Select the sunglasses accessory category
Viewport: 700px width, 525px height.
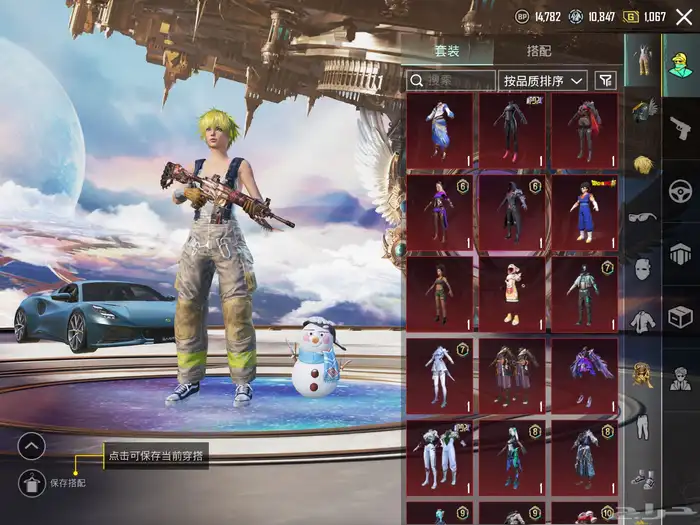pyautogui.click(x=643, y=216)
